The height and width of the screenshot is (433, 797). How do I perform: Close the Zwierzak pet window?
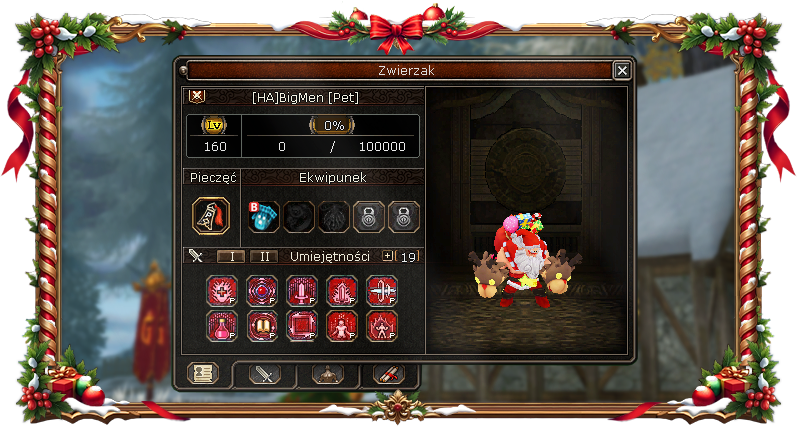tap(621, 70)
